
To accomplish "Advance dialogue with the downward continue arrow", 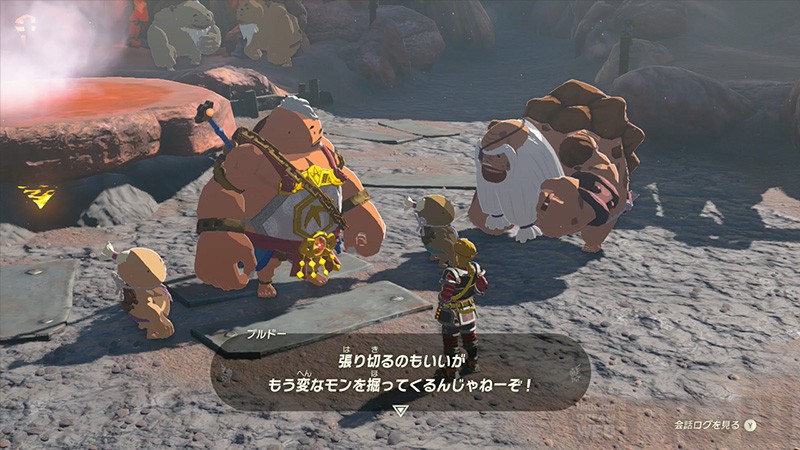I will [400, 410].
